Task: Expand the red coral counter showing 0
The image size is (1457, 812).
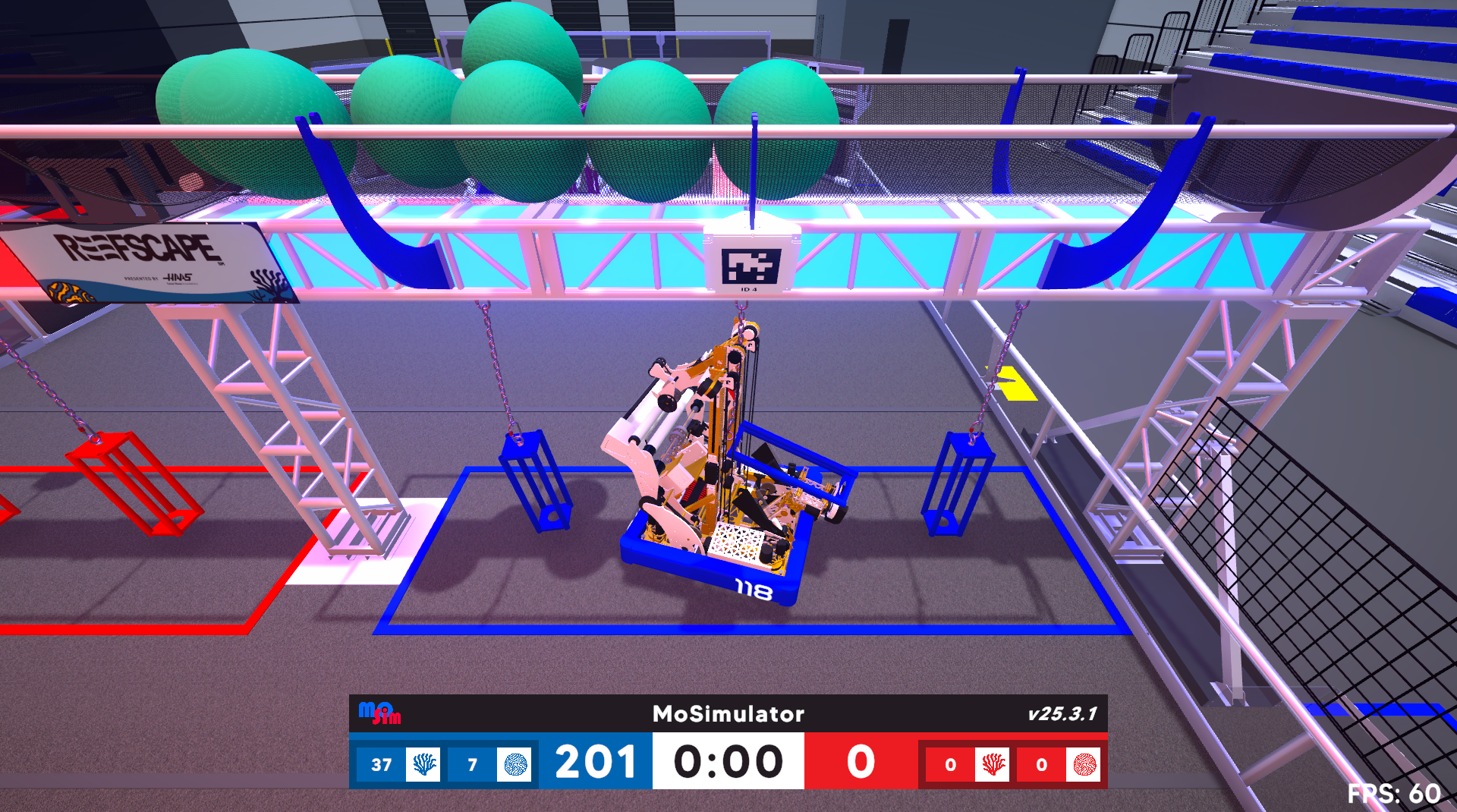Action: coord(950,764)
